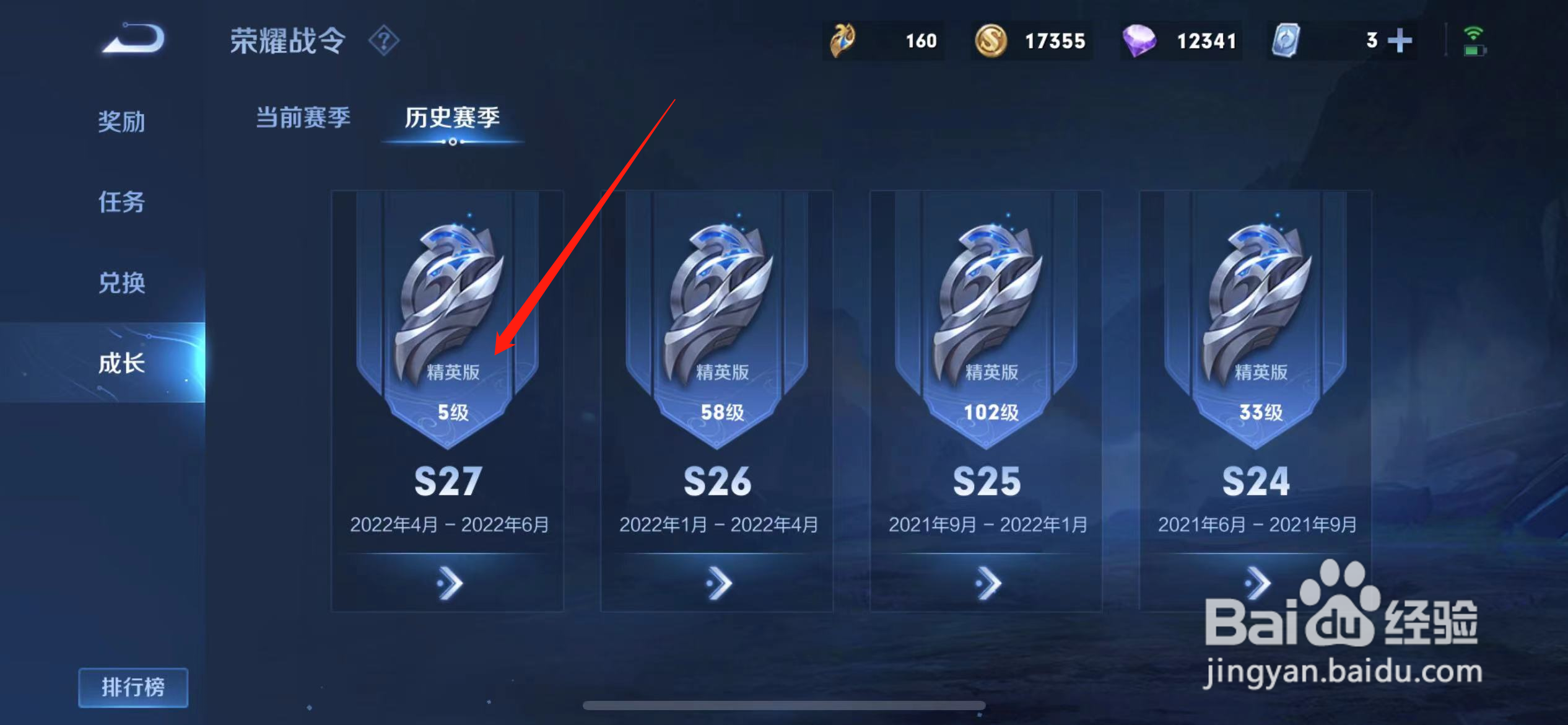
Task: Open the 荣耀战令 help question mark
Action: 385,40
